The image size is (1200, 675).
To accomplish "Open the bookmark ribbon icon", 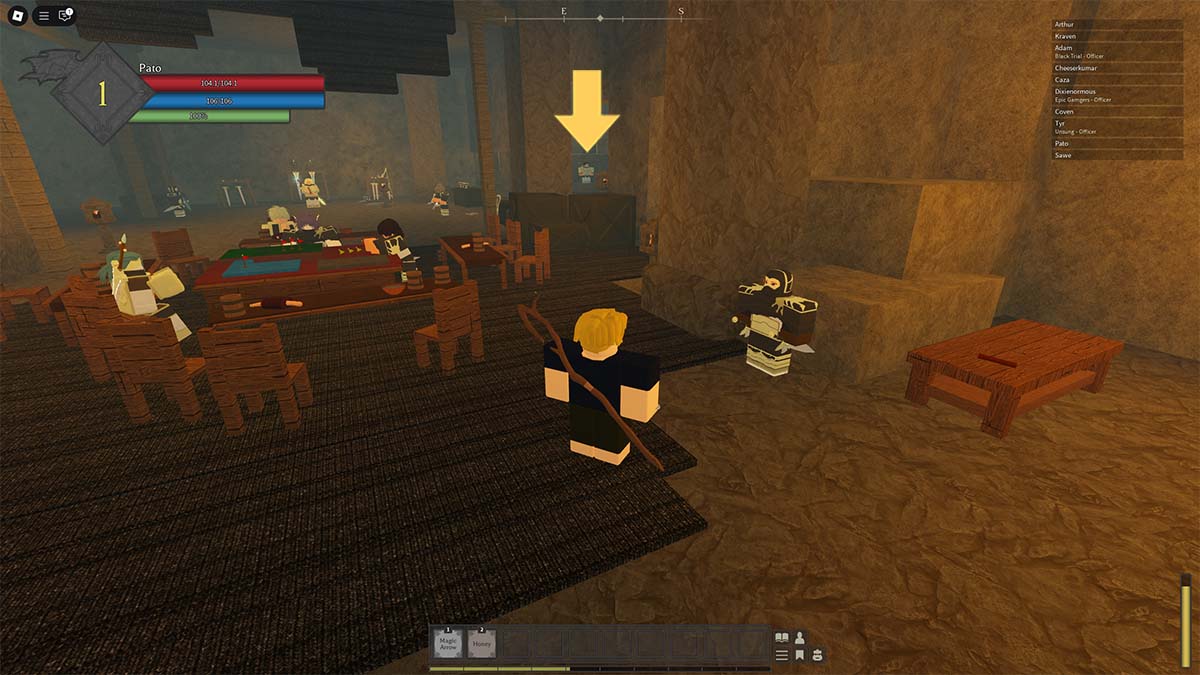I will 800,655.
